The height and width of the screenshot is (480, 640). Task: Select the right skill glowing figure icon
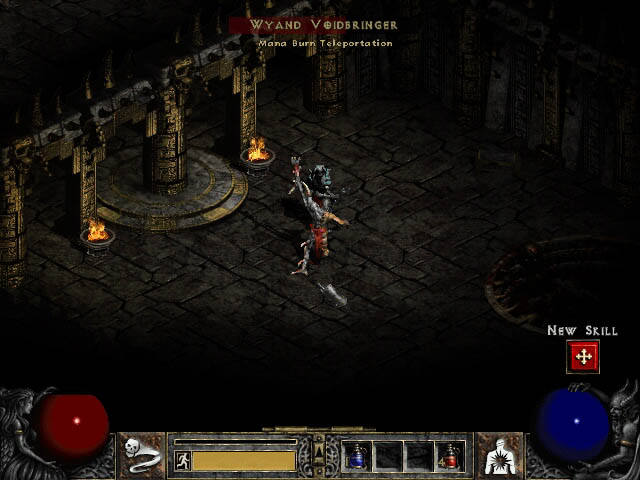coord(497,455)
